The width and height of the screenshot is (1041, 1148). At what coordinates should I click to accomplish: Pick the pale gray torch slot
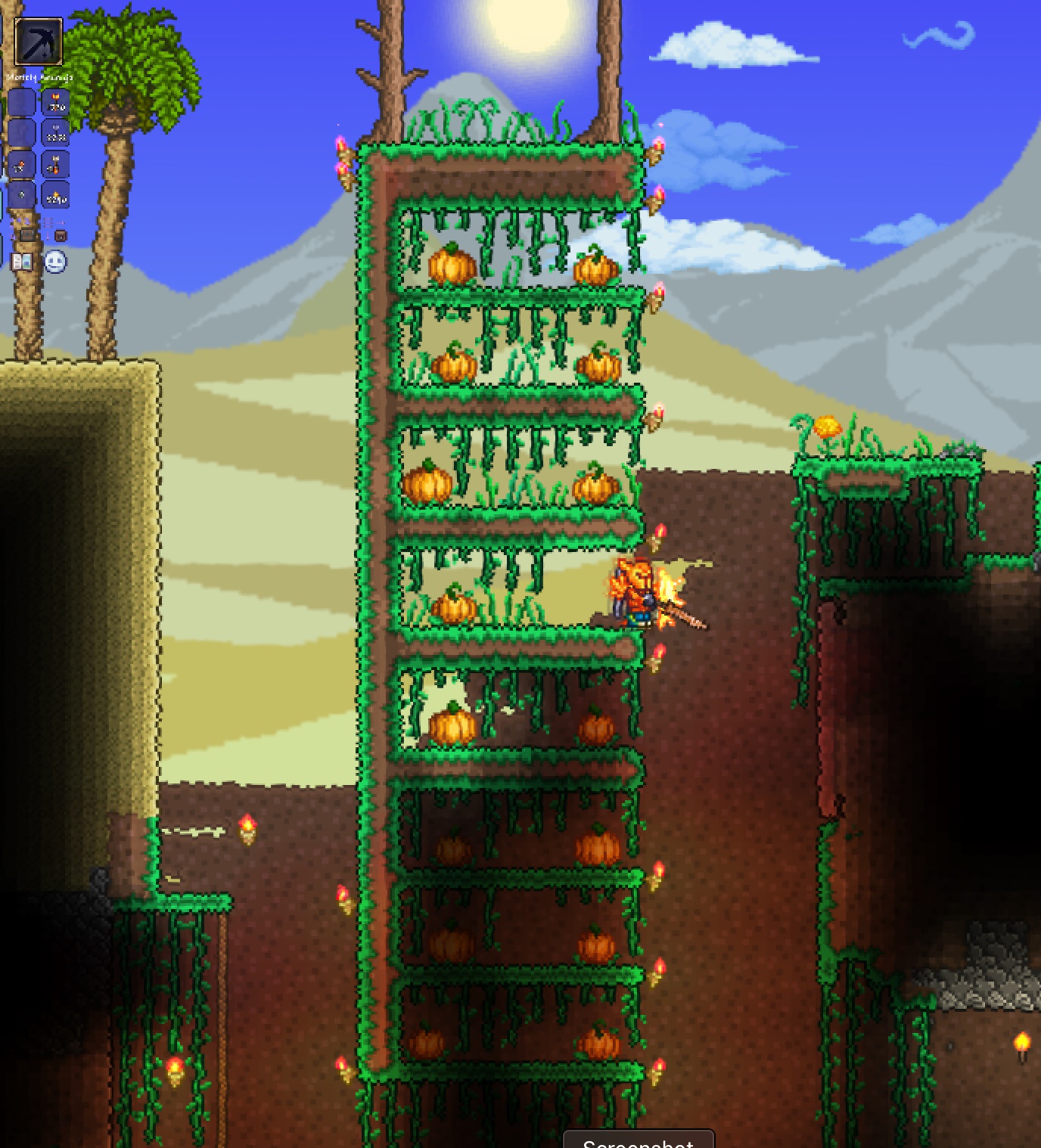tap(55, 135)
